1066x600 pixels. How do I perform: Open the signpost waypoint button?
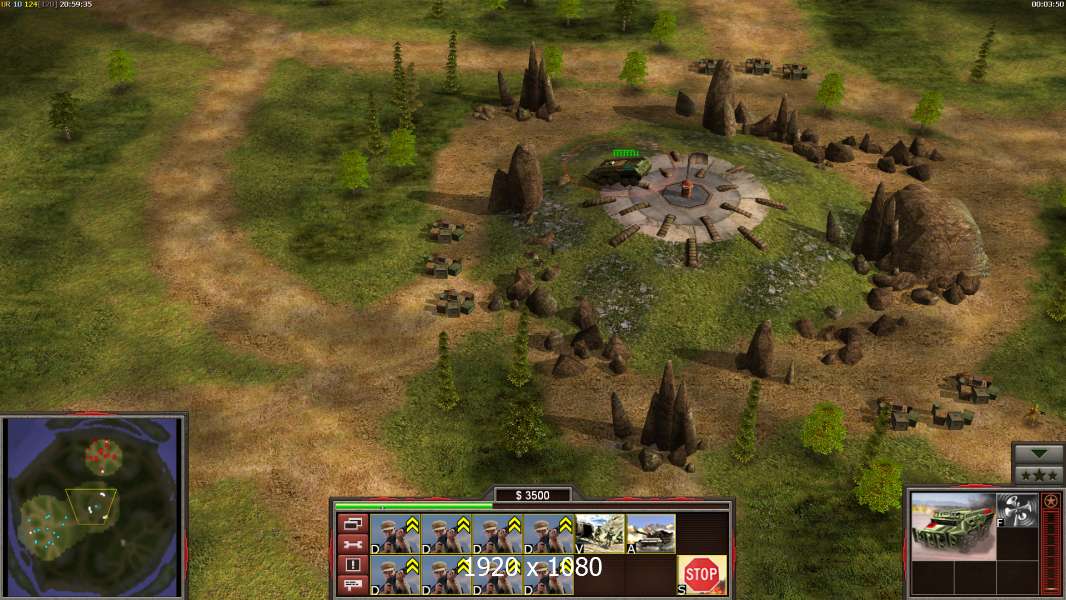click(x=352, y=586)
